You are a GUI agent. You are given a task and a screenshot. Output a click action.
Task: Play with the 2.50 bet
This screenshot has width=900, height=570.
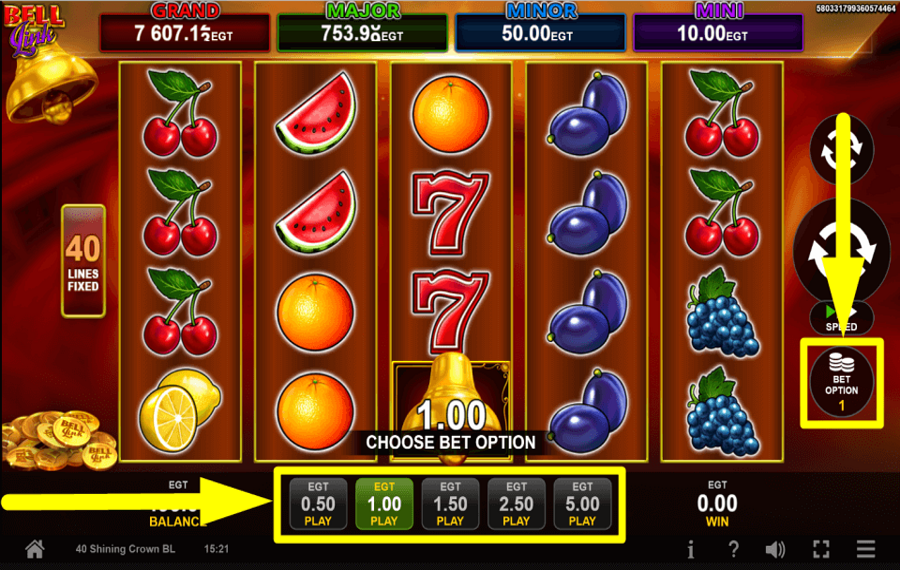click(x=516, y=503)
